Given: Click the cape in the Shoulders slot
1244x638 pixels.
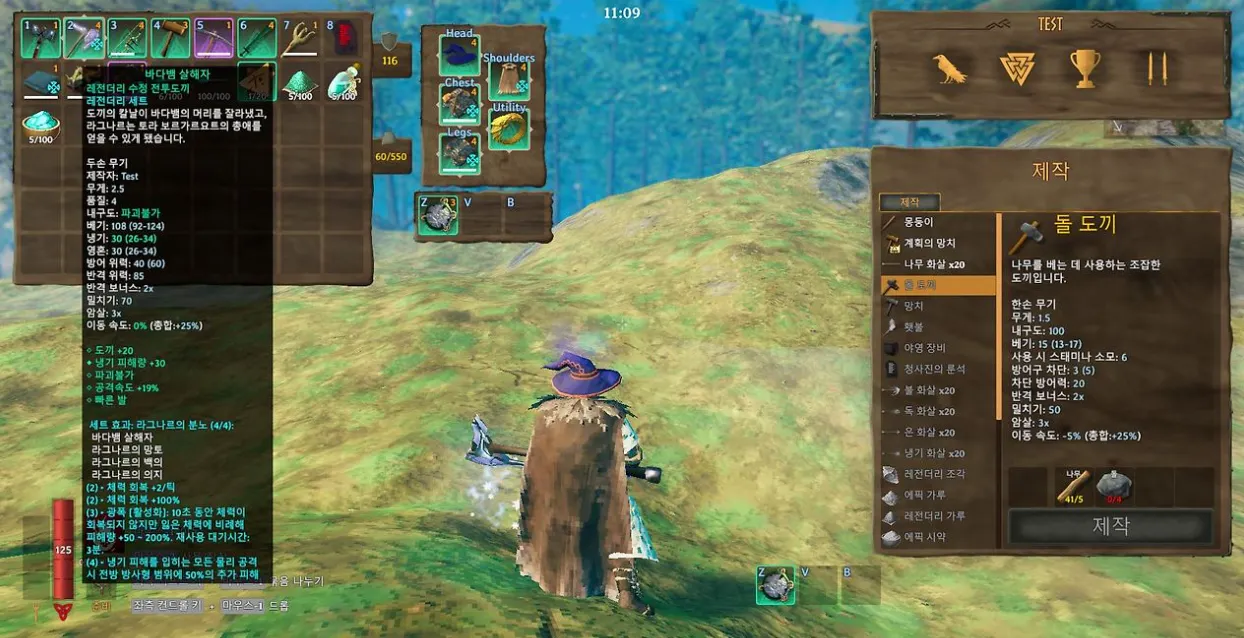Looking at the screenshot, I should [x=509, y=81].
